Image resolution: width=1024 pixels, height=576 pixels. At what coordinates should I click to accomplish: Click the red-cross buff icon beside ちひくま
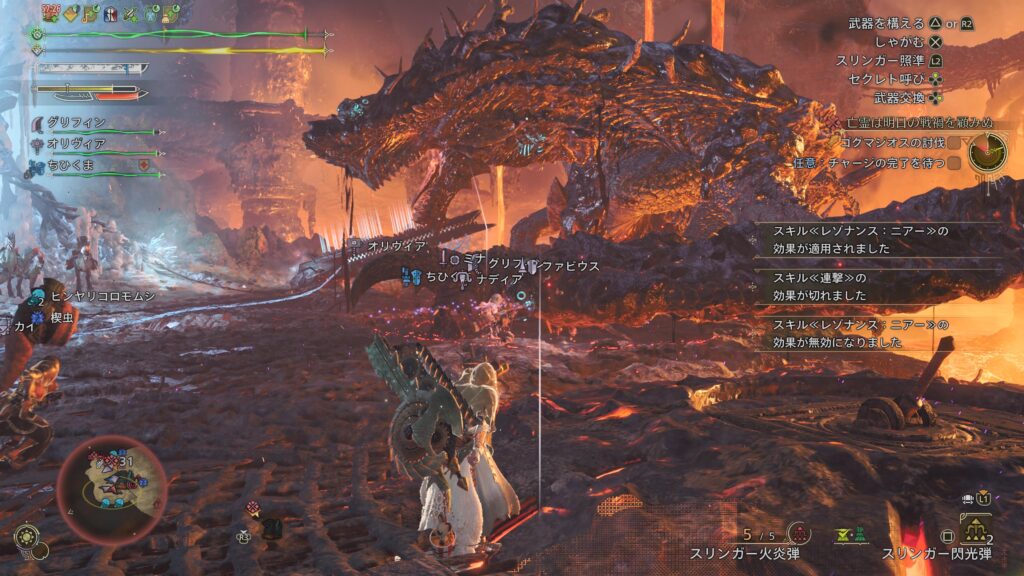[144, 165]
